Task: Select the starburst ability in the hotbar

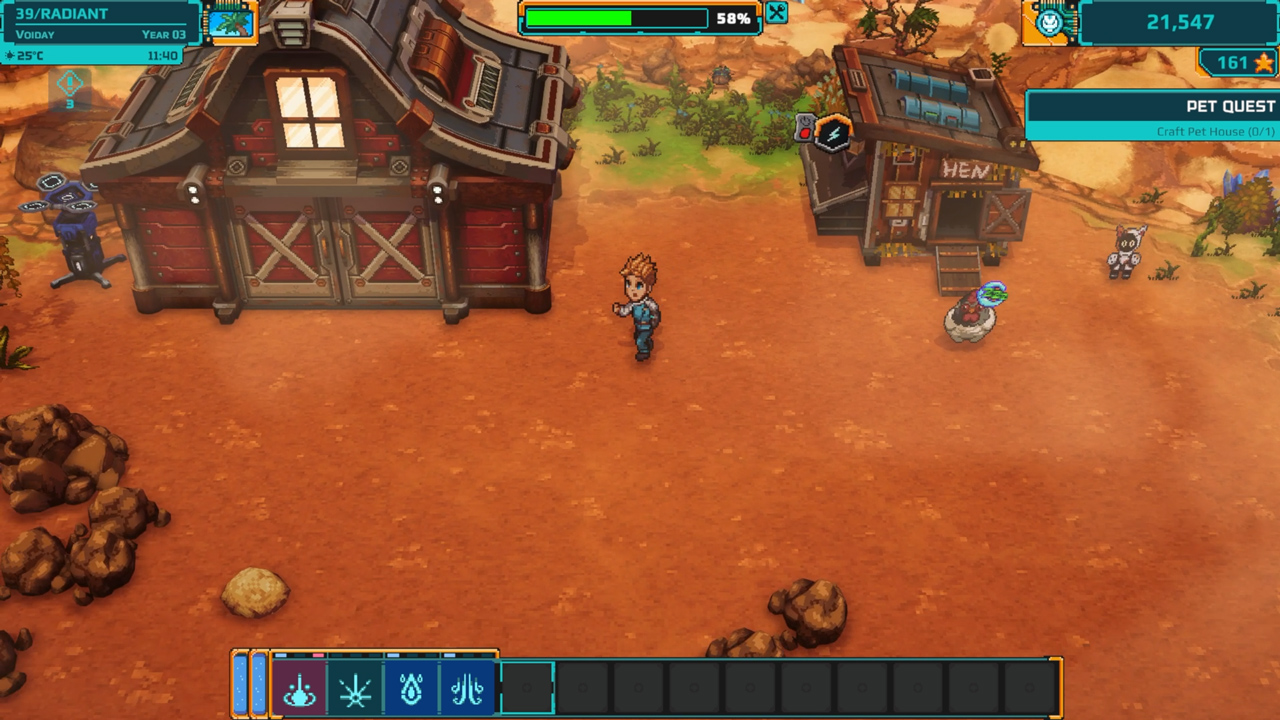Action: tap(356, 692)
